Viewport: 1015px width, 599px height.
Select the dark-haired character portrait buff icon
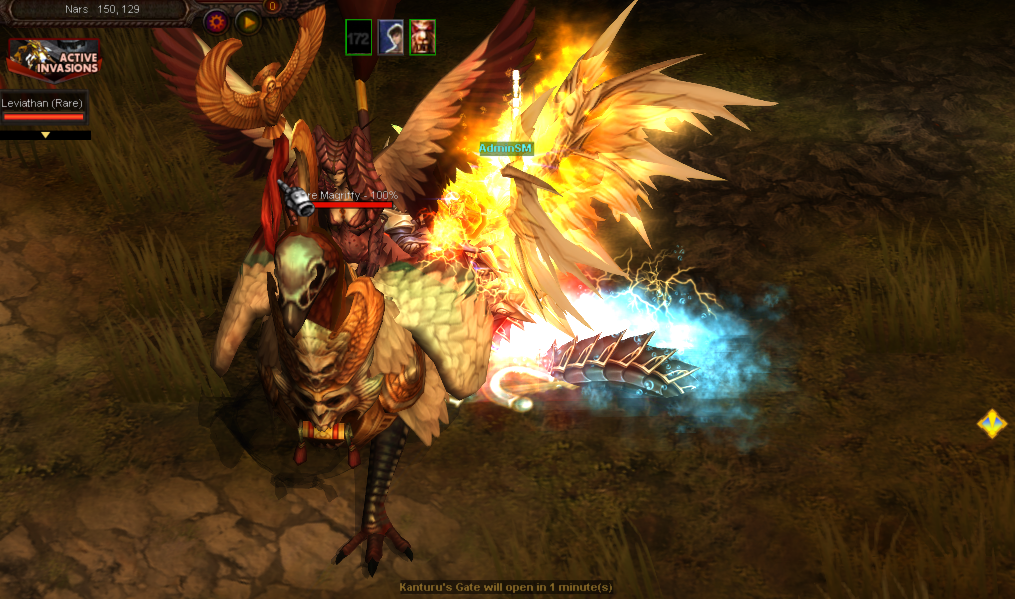tap(390, 38)
